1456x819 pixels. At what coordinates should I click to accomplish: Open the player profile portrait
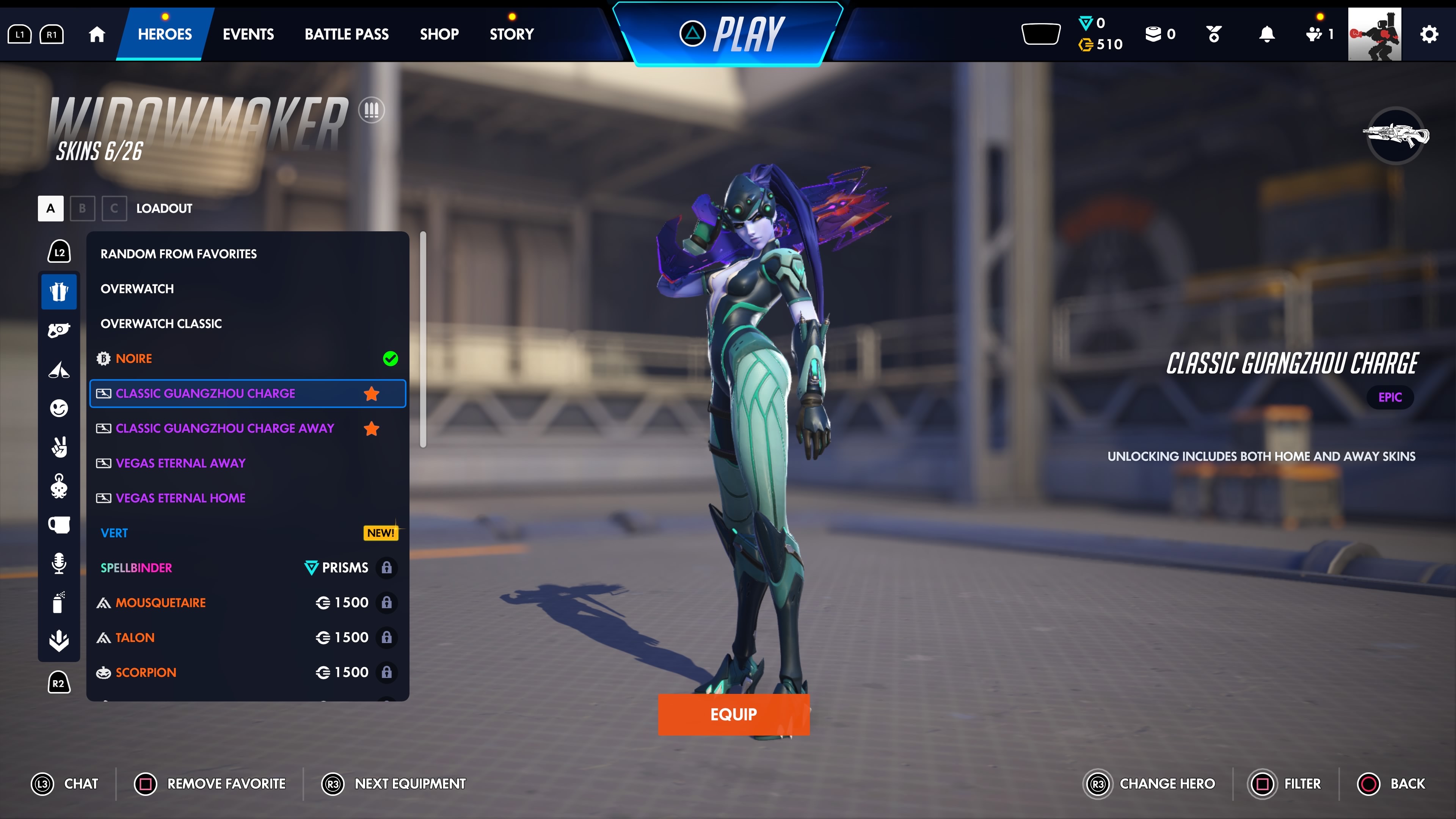click(1374, 34)
